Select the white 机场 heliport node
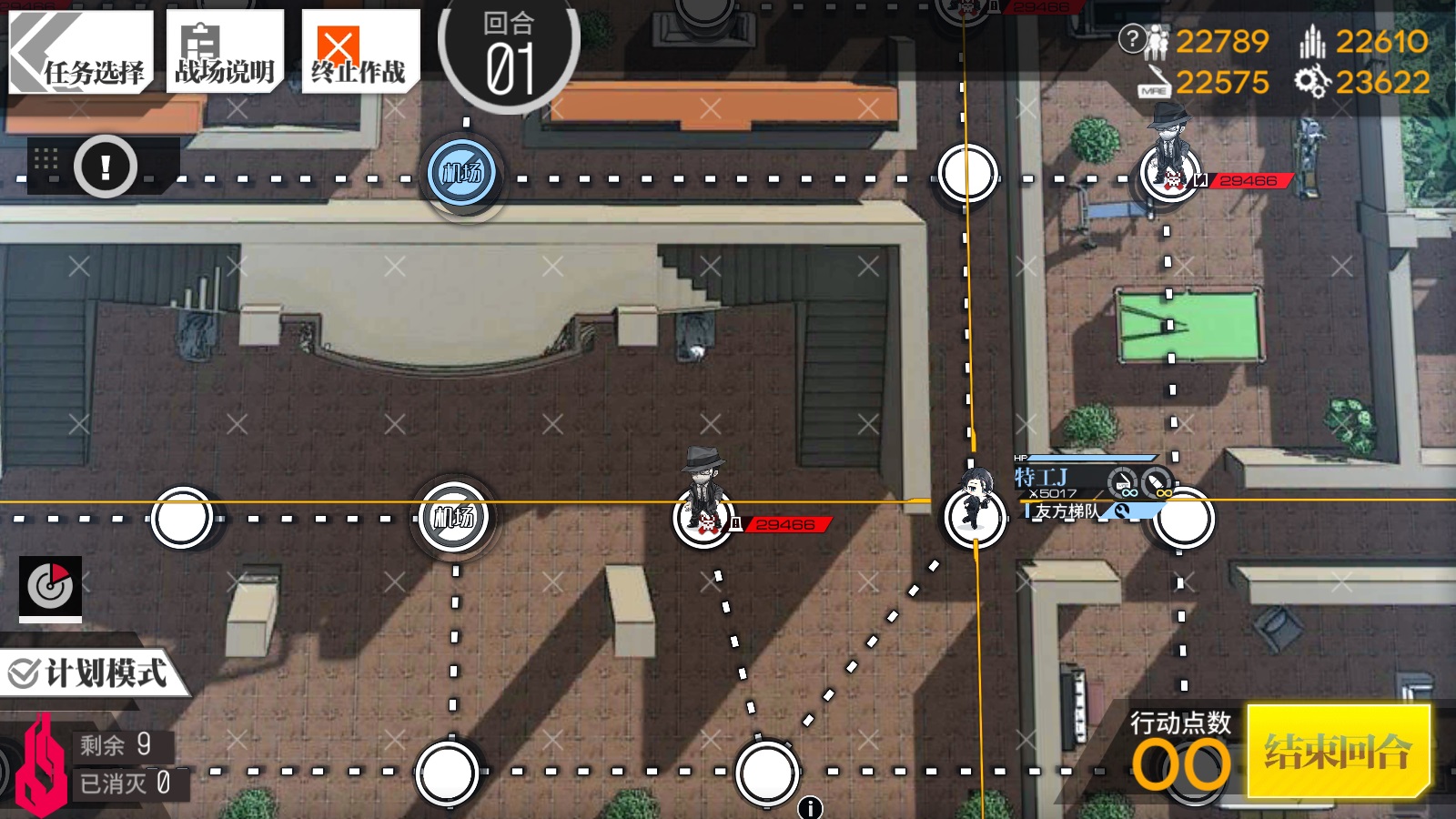Viewport: 1456px width, 819px height. click(x=454, y=518)
